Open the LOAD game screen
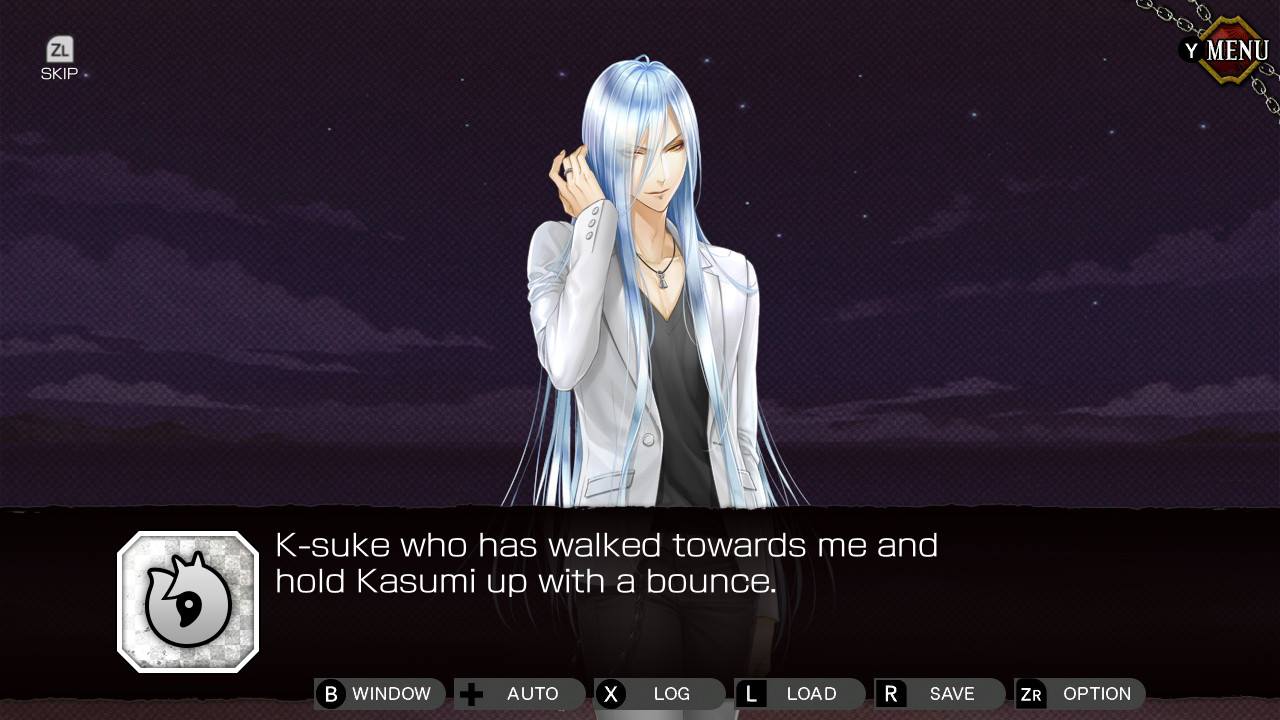1280x720 pixels. (800, 694)
